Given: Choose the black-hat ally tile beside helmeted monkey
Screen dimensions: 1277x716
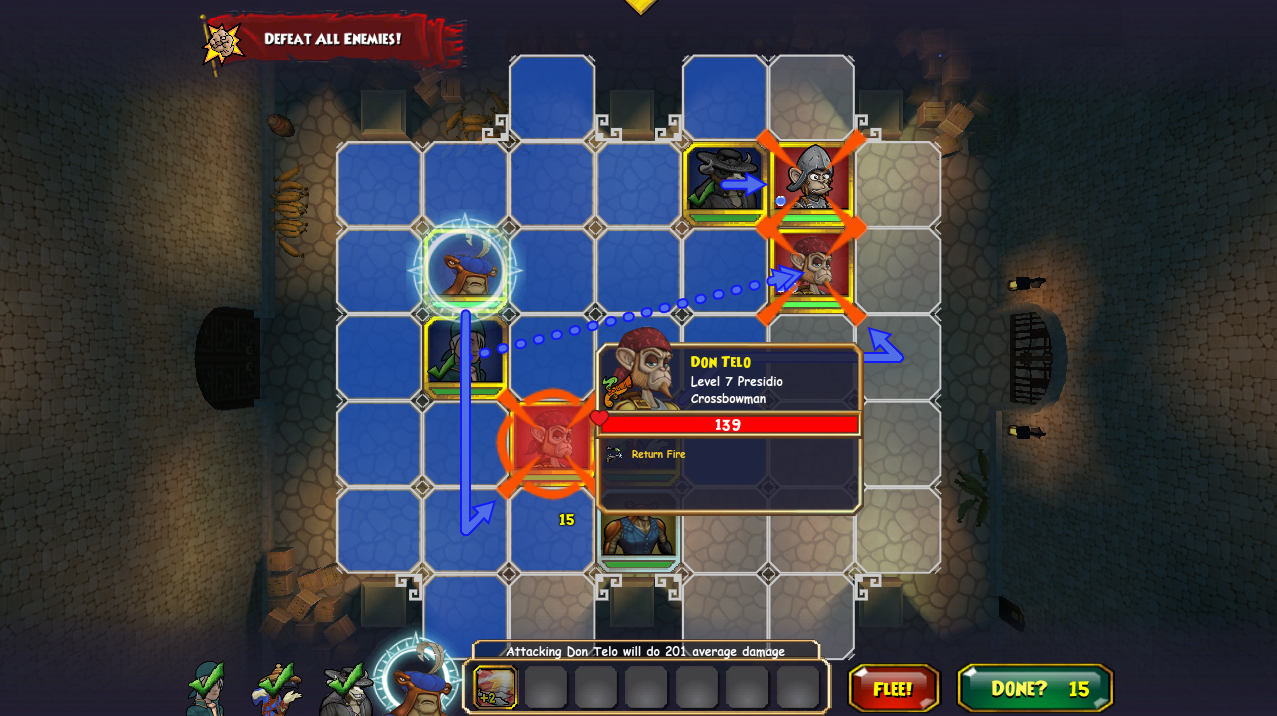Looking at the screenshot, I should point(724,183).
